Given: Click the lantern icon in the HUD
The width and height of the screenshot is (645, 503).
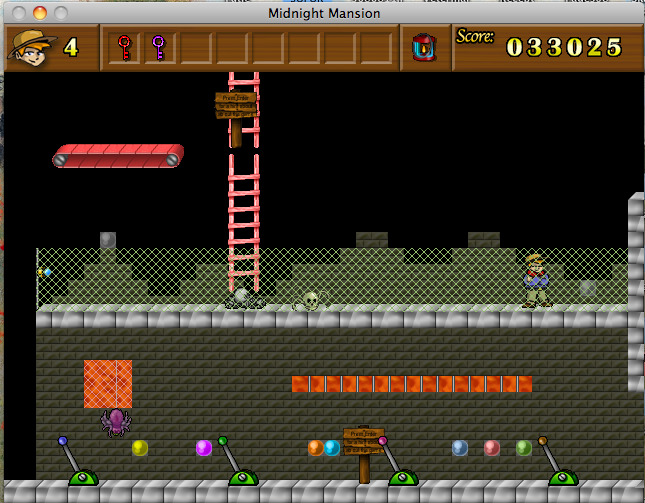Looking at the screenshot, I should [x=425, y=47].
